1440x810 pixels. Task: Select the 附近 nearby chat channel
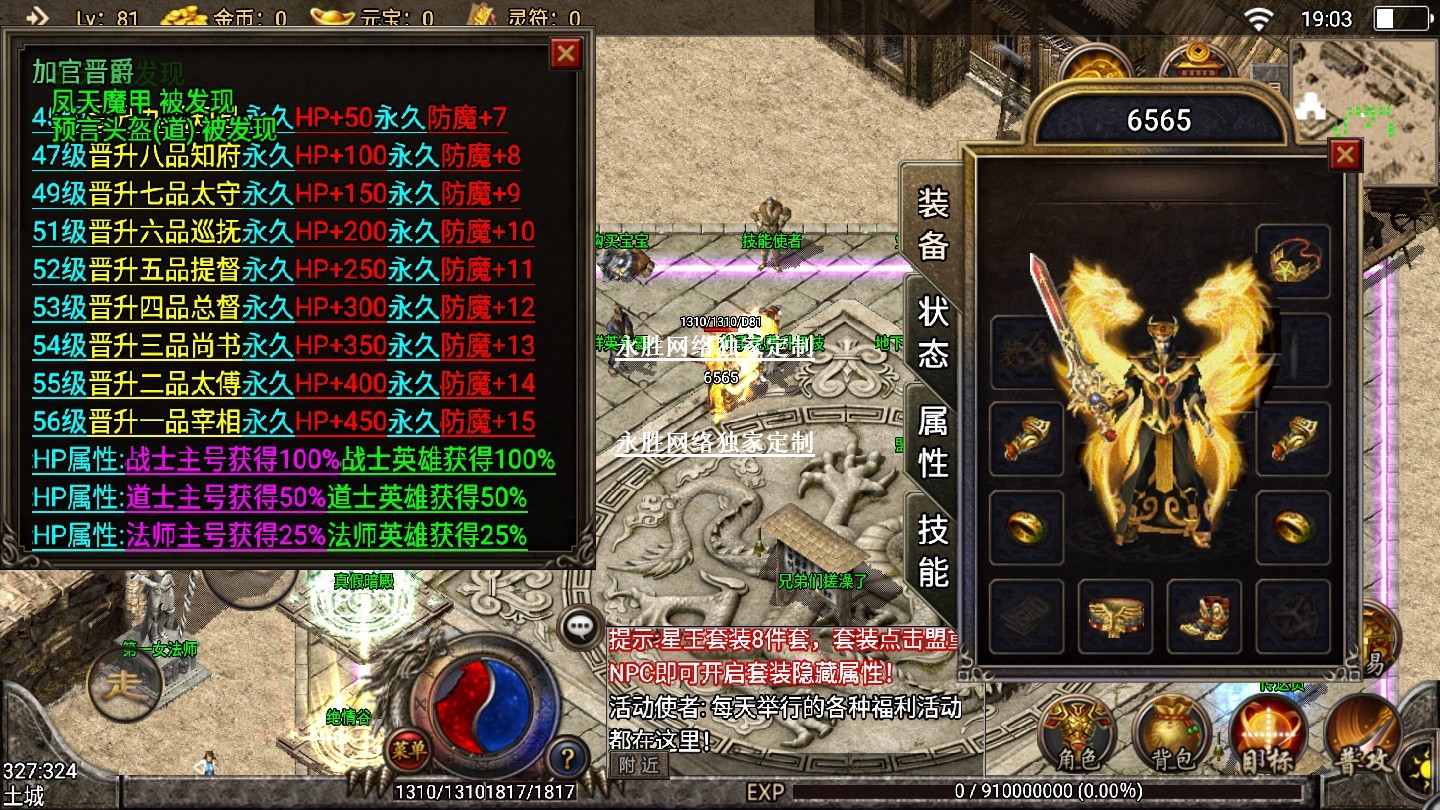(x=638, y=766)
